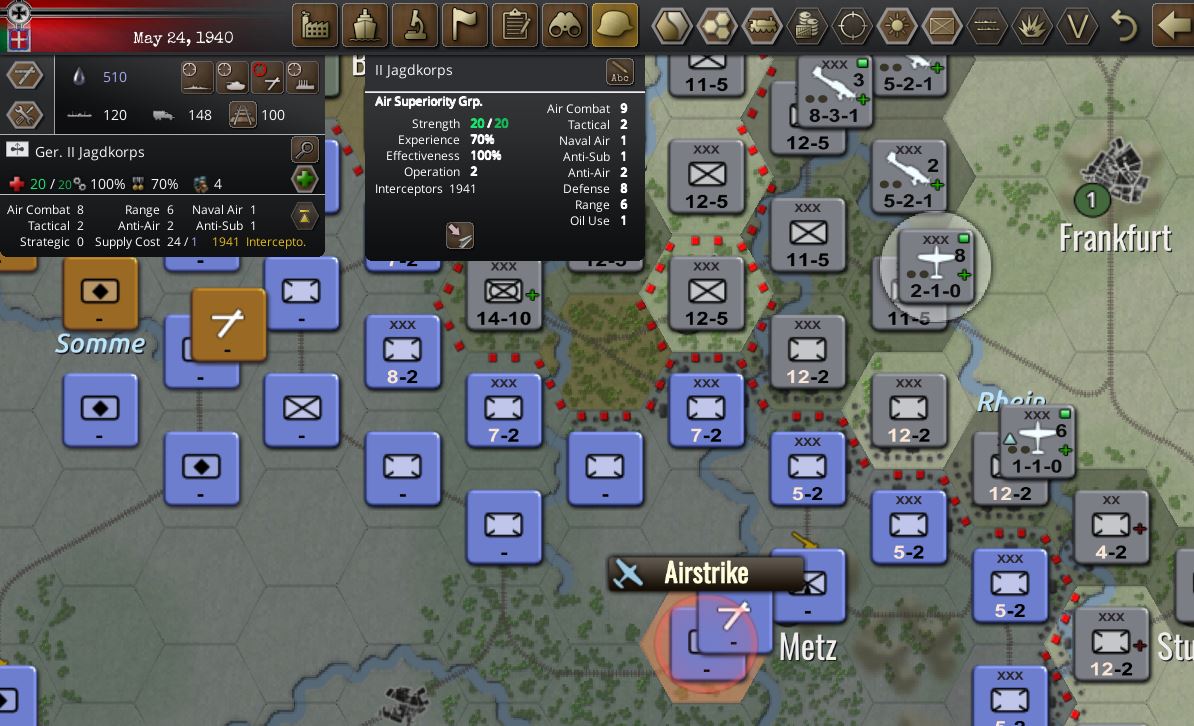Click the binoculars toolbar button
Viewport: 1194px width, 726px height.
click(x=565, y=26)
